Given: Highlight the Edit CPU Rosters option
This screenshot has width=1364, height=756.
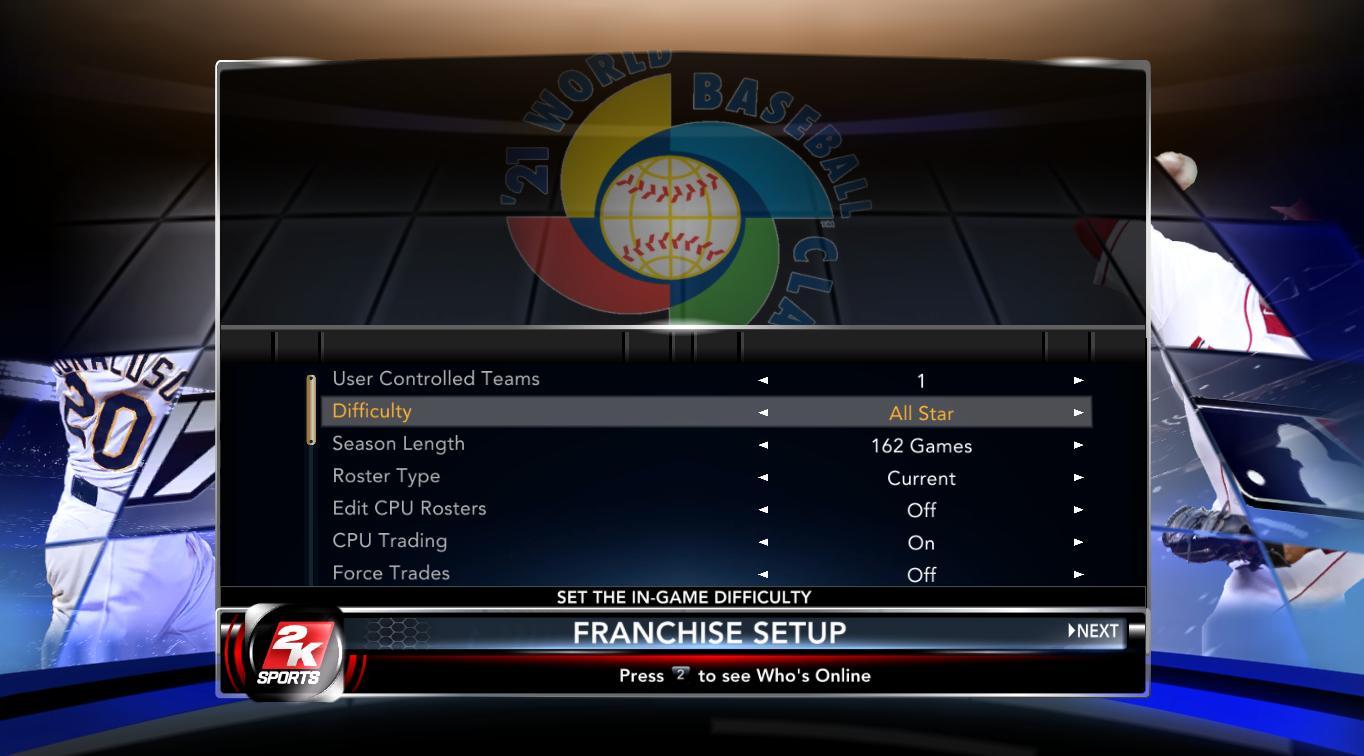Looking at the screenshot, I should (x=409, y=508).
